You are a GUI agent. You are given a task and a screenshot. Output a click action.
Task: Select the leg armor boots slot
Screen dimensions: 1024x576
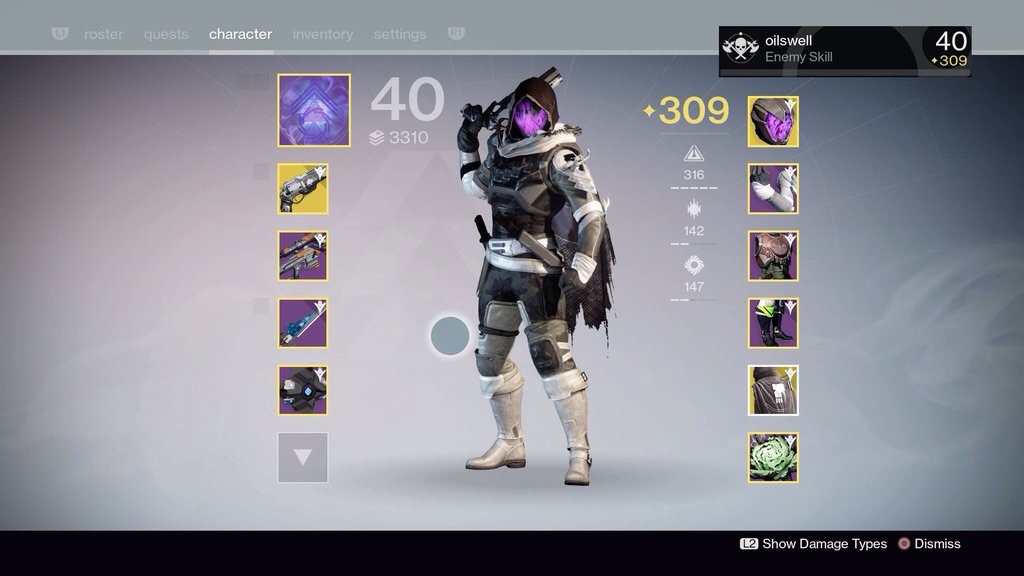(773, 323)
